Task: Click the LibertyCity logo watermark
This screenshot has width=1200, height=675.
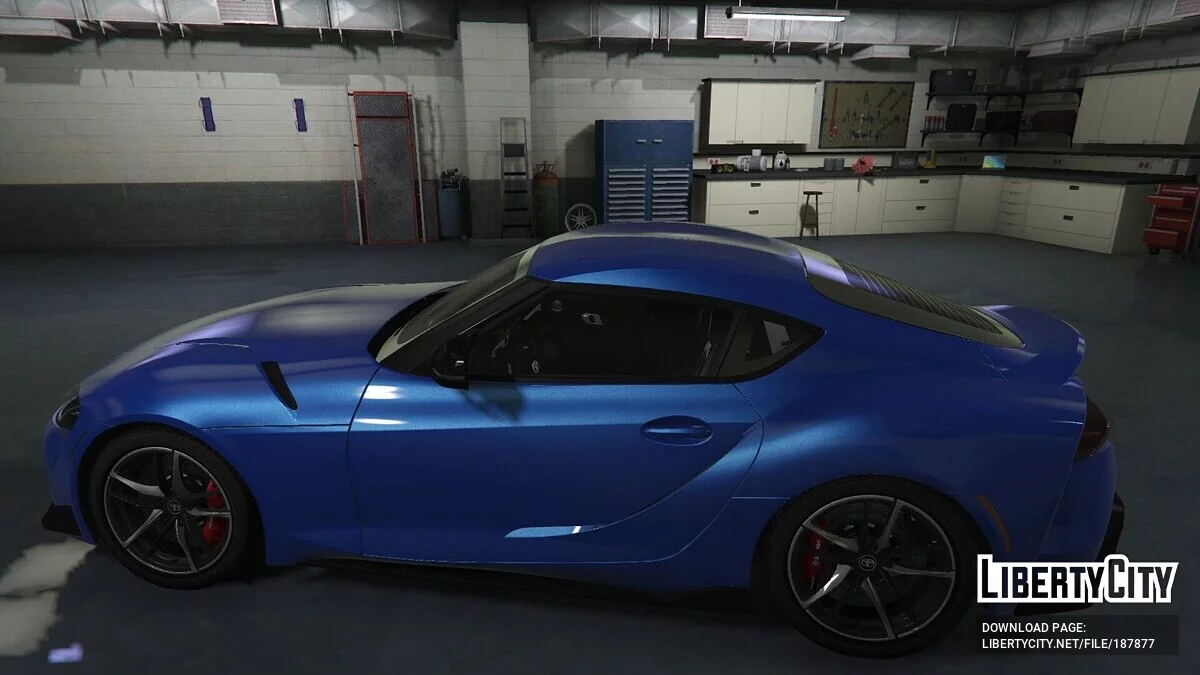Action: (x=1077, y=579)
